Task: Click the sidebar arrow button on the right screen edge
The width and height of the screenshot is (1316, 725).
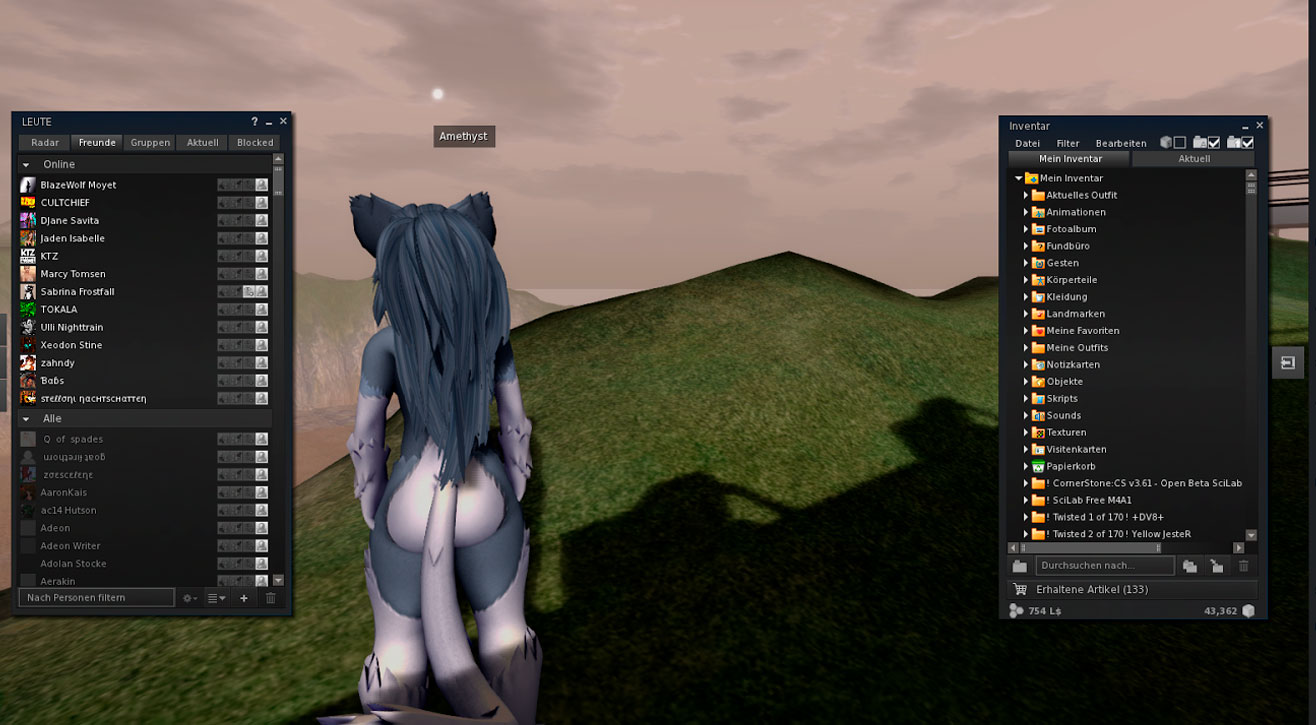Action: pos(1288,362)
